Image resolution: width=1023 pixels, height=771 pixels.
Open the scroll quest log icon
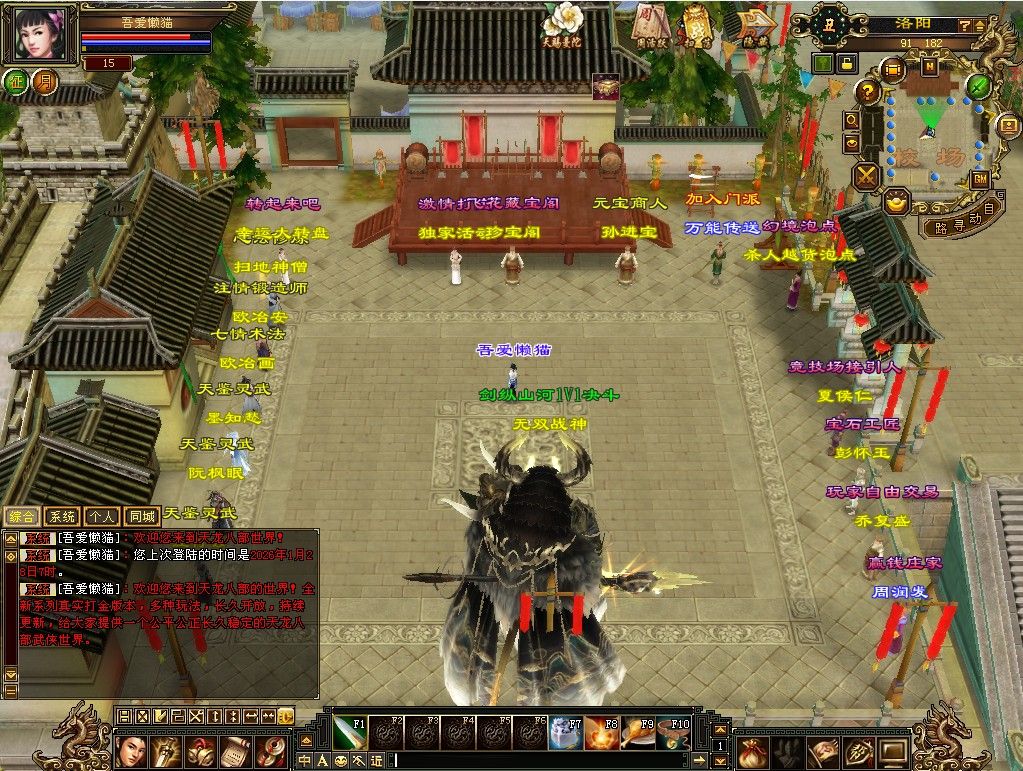tap(236, 750)
